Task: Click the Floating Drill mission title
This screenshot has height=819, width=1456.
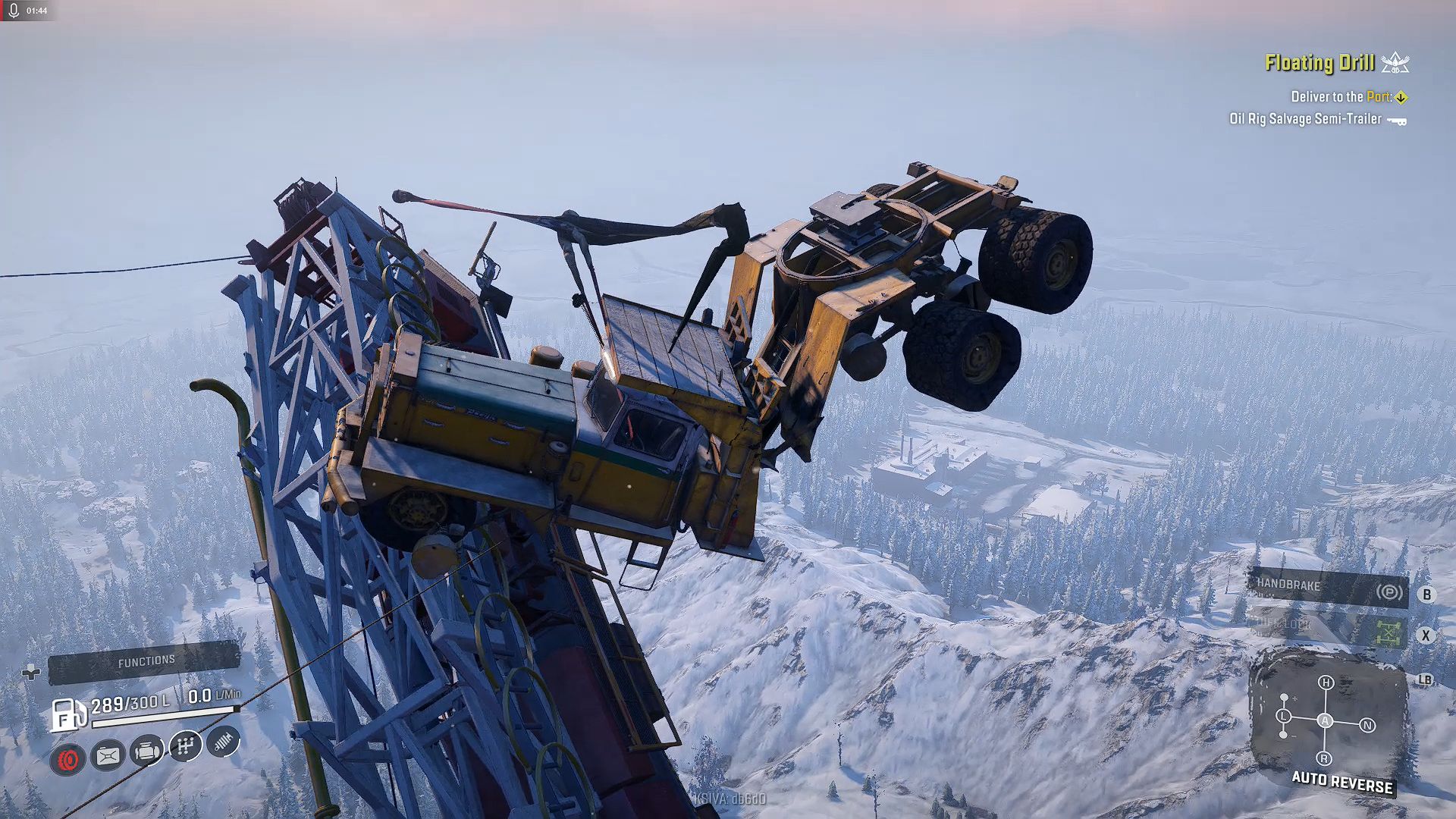Action: (1319, 64)
